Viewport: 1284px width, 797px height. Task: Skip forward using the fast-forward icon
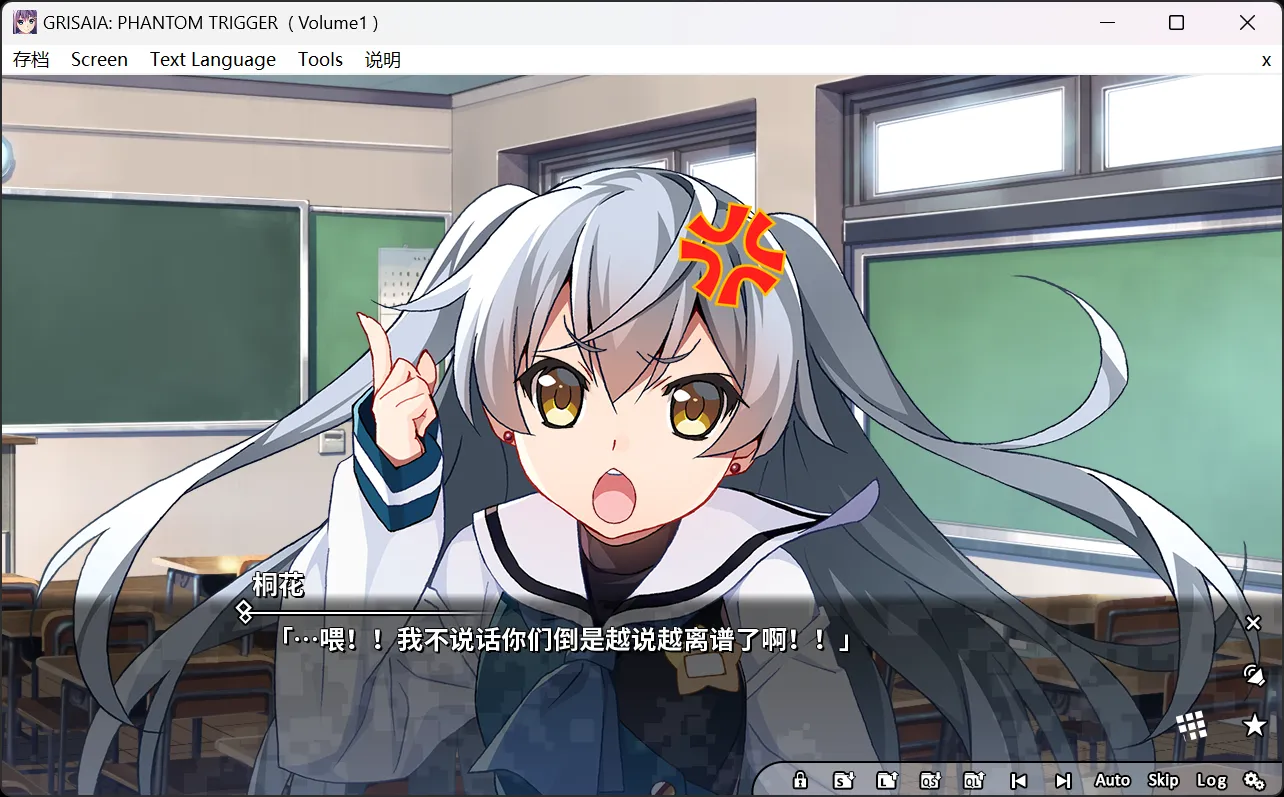coord(1062,781)
